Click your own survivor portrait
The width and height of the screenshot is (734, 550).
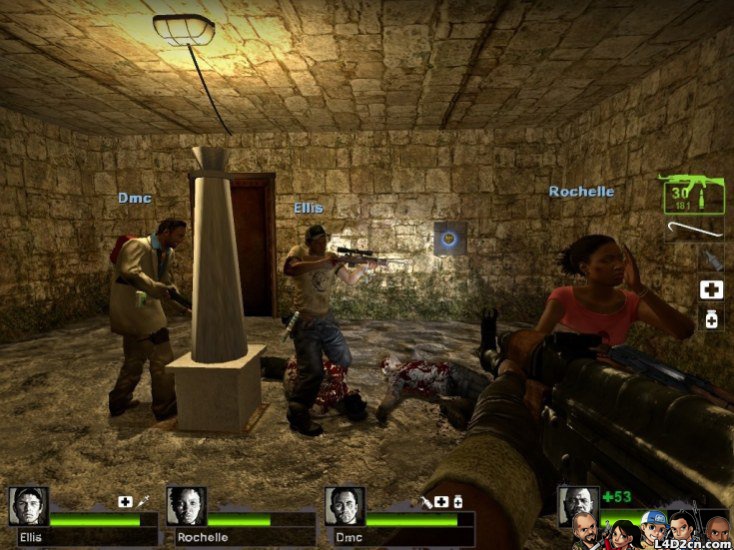click(577, 504)
